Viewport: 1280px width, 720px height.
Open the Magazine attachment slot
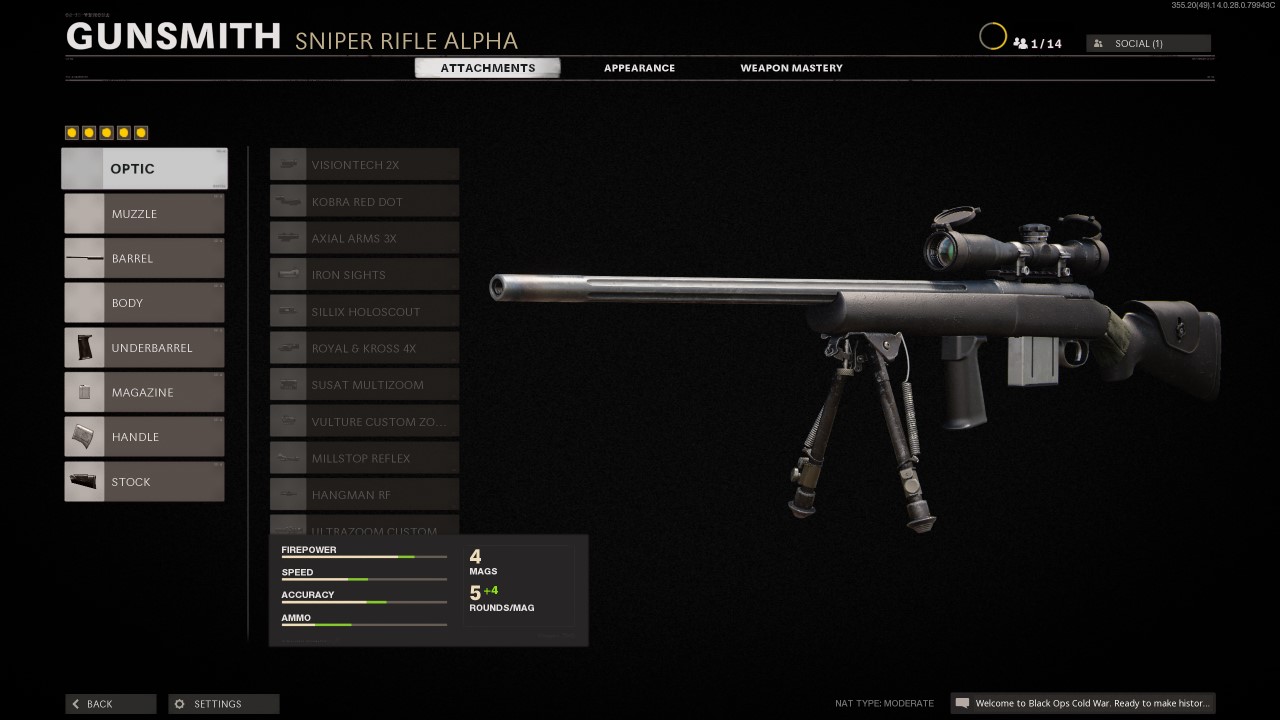[x=145, y=392]
